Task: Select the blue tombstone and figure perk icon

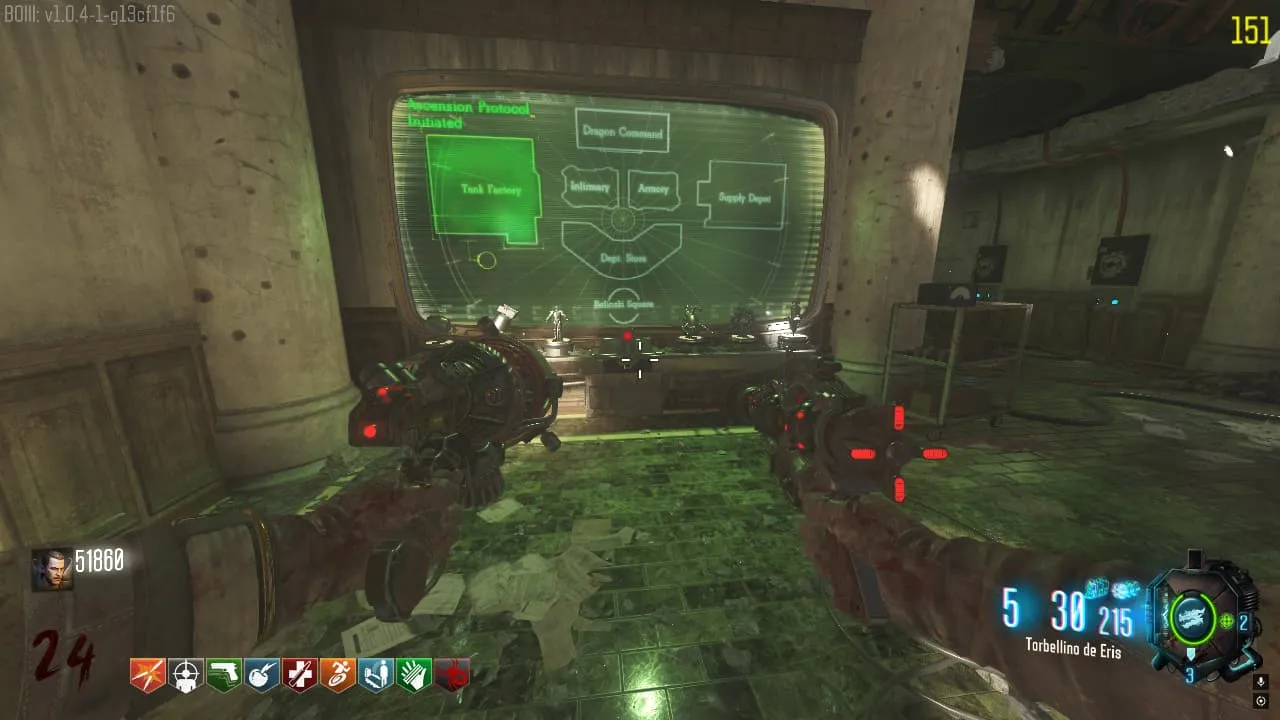Action: (x=376, y=675)
